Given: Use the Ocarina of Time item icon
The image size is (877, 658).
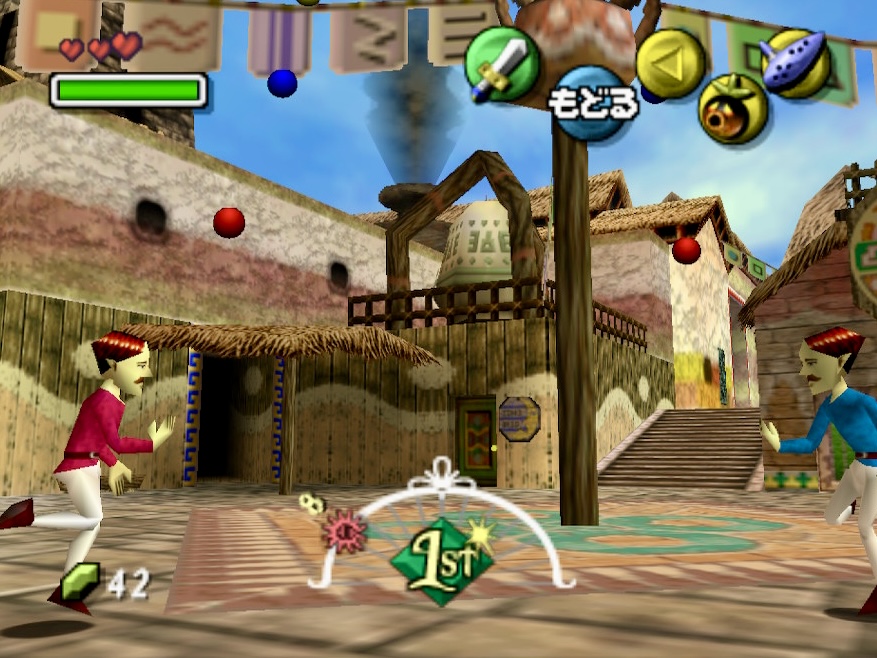Looking at the screenshot, I should coord(794,63).
